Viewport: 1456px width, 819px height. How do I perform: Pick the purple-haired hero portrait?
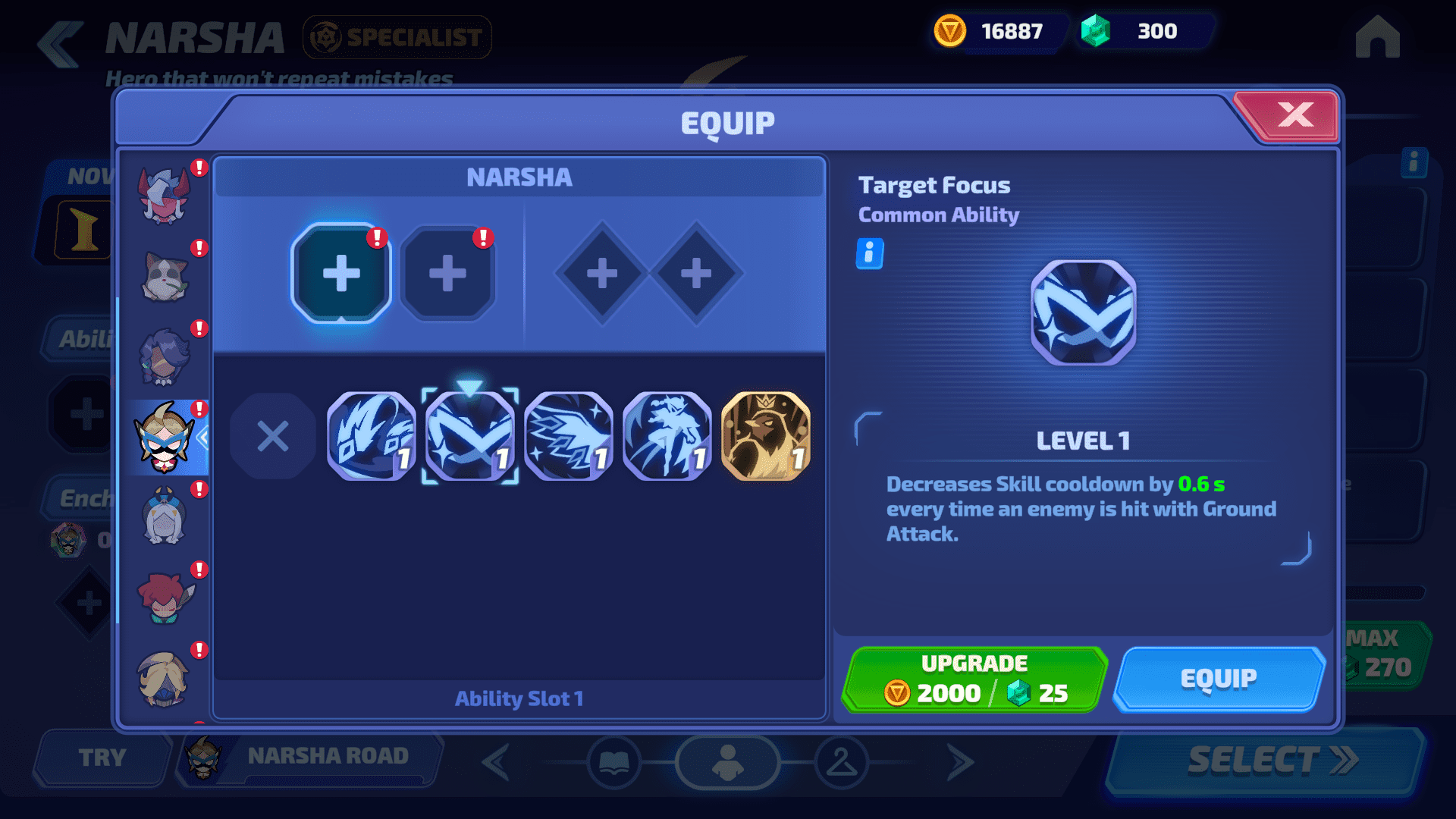[x=165, y=357]
